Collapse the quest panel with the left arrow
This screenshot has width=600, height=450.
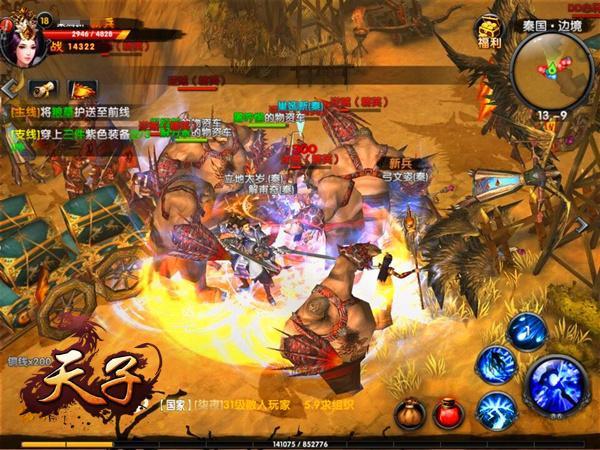click(x=8, y=89)
